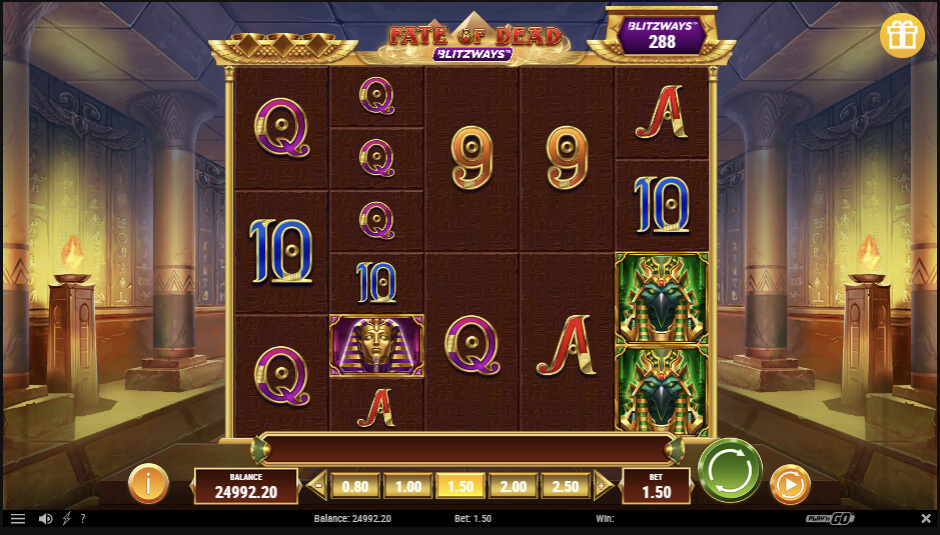Viewport: 940px width, 535px height.
Task: Toggle the sound speaker icon
Action: pyautogui.click(x=45, y=519)
